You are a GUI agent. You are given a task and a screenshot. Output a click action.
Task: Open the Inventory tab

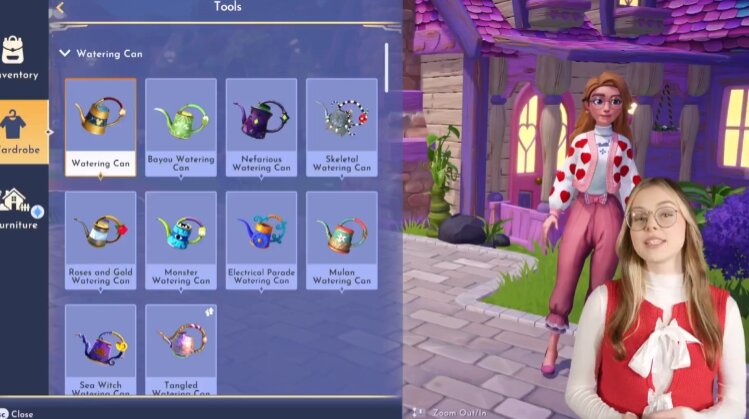(x=18, y=58)
